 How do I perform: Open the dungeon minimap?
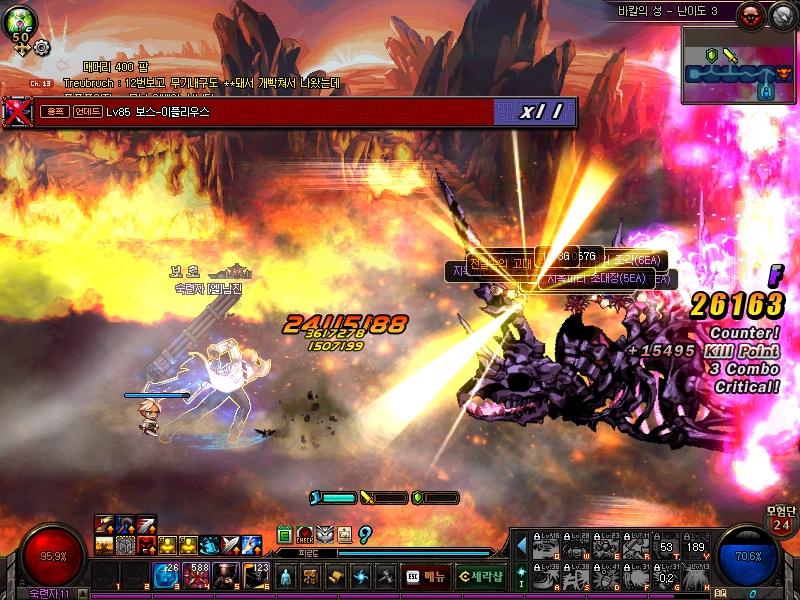[739, 65]
